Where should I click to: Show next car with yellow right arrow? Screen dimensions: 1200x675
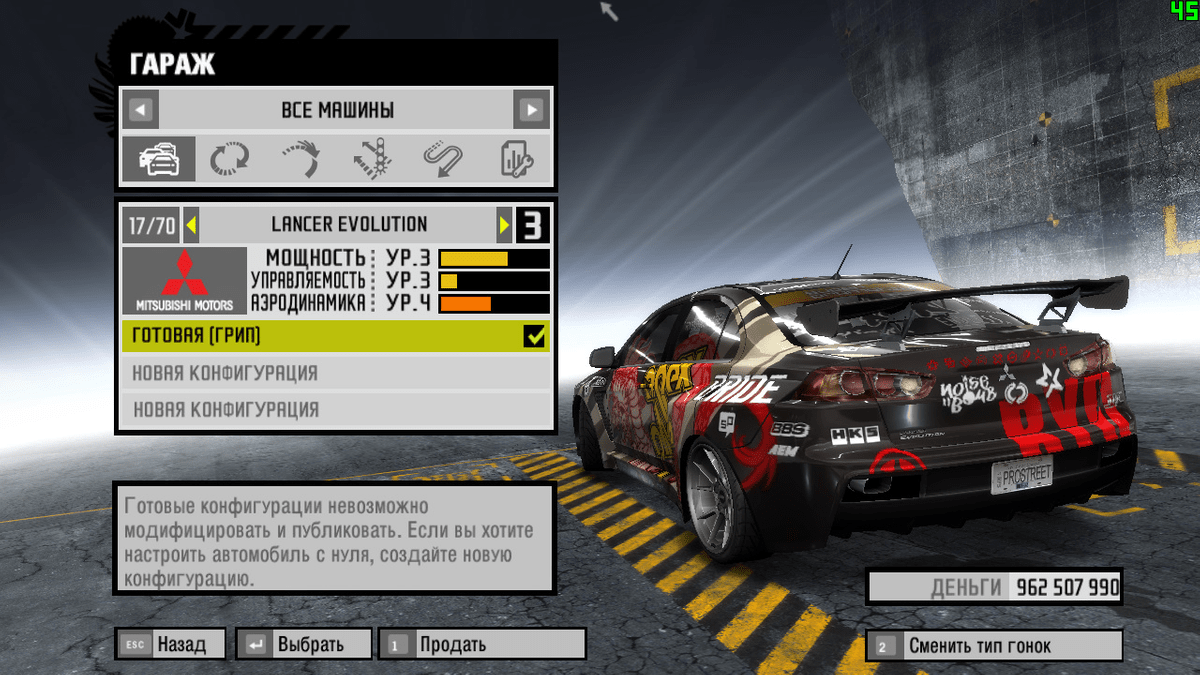(505, 225)
